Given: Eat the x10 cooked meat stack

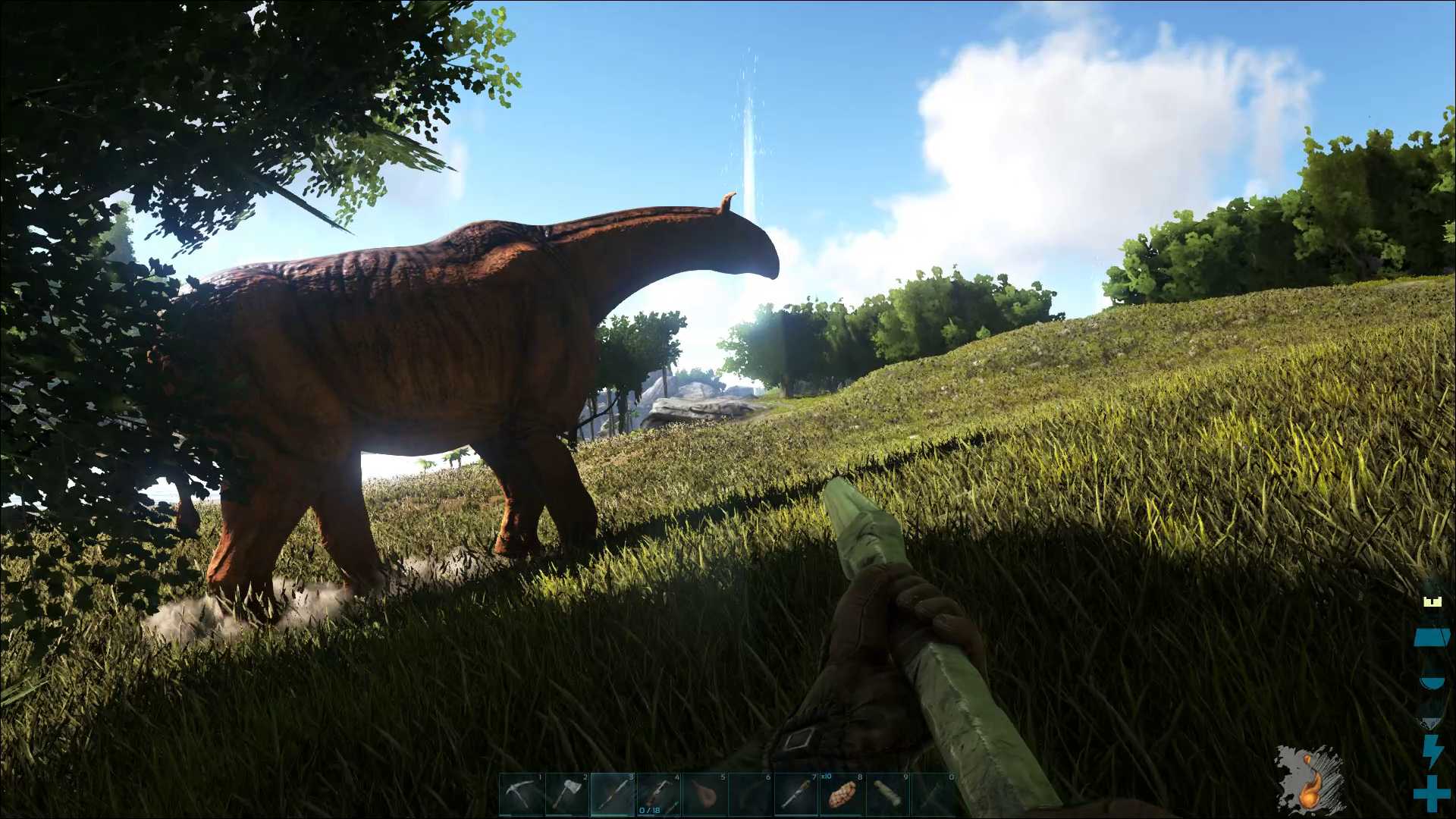Looking at the screenshot, I should pos(842,795).
